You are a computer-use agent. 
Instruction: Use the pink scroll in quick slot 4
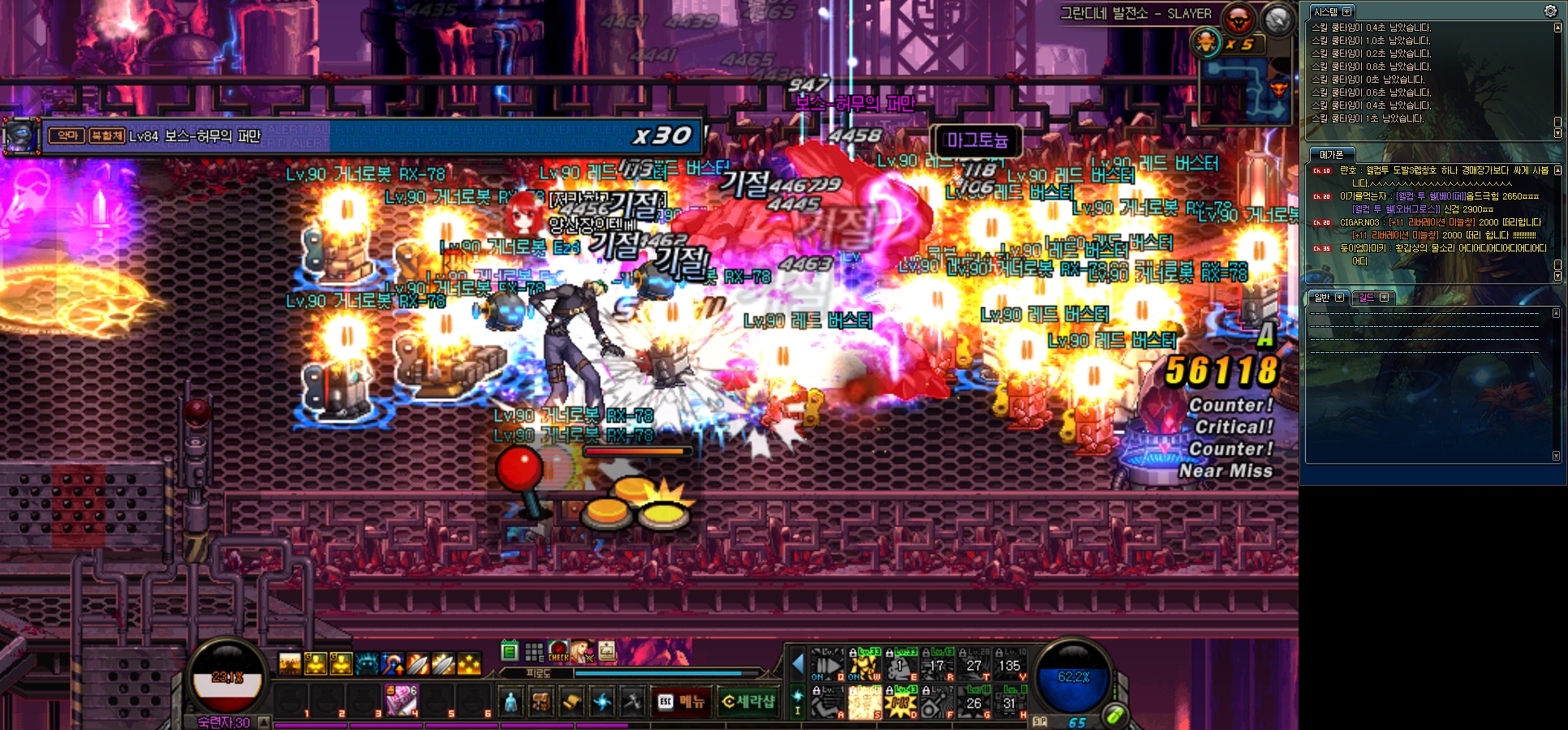coord(401,700)
